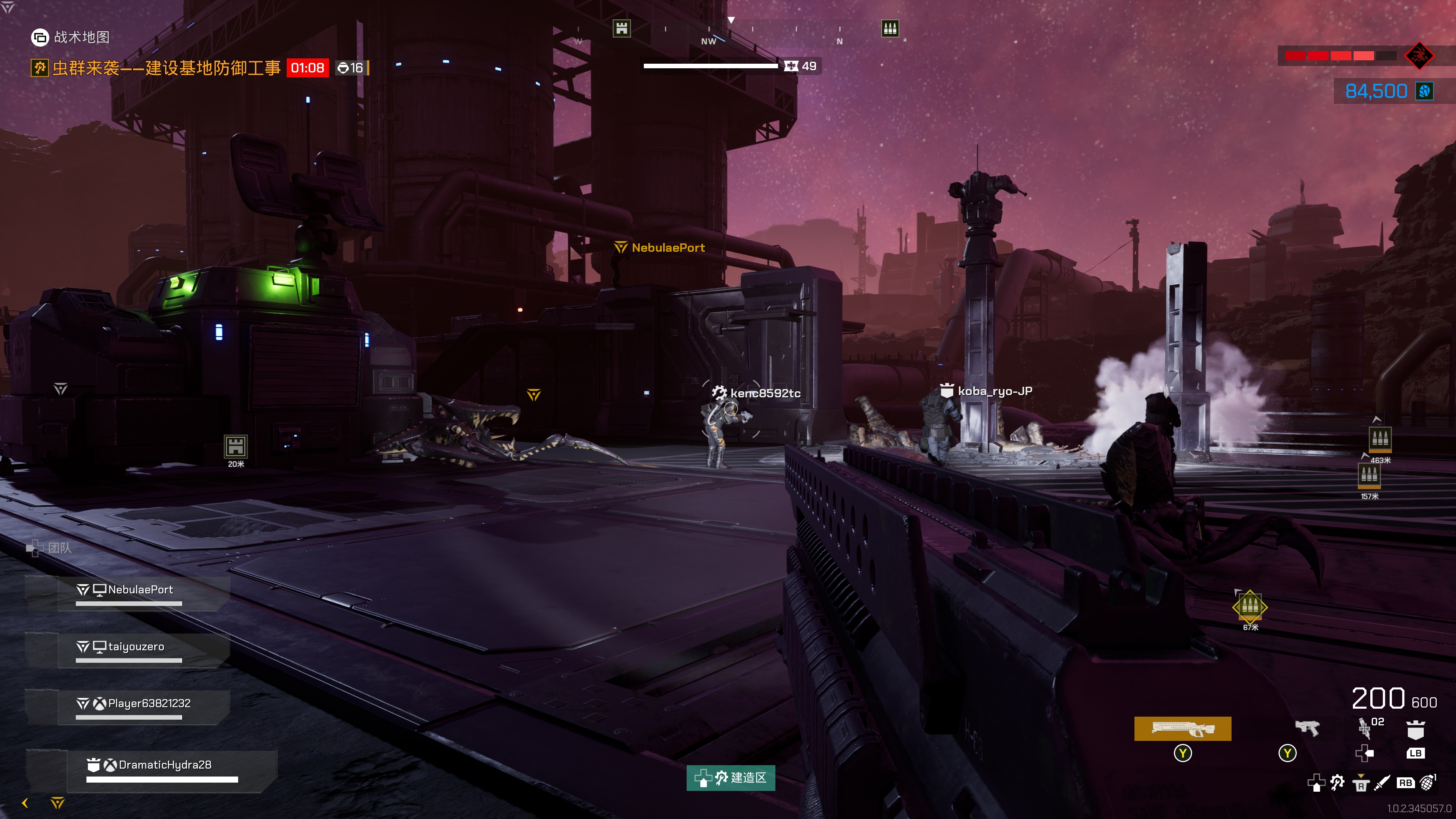Click the 20米 base structure marker
Image resolution: width=1456 pixels, height=819 pixels.
coord(235,447)
